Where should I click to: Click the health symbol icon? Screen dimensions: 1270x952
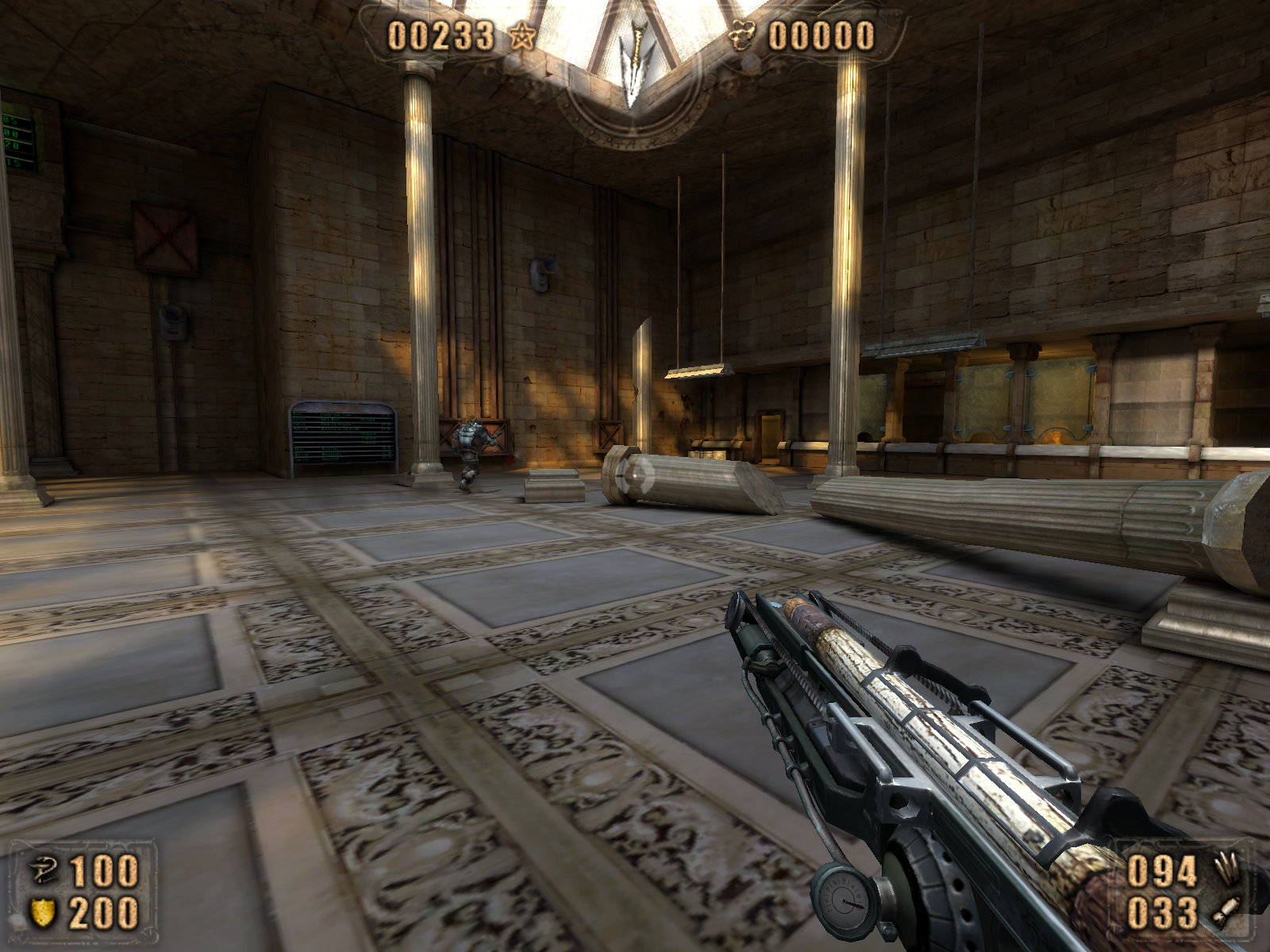coord(42,871)
